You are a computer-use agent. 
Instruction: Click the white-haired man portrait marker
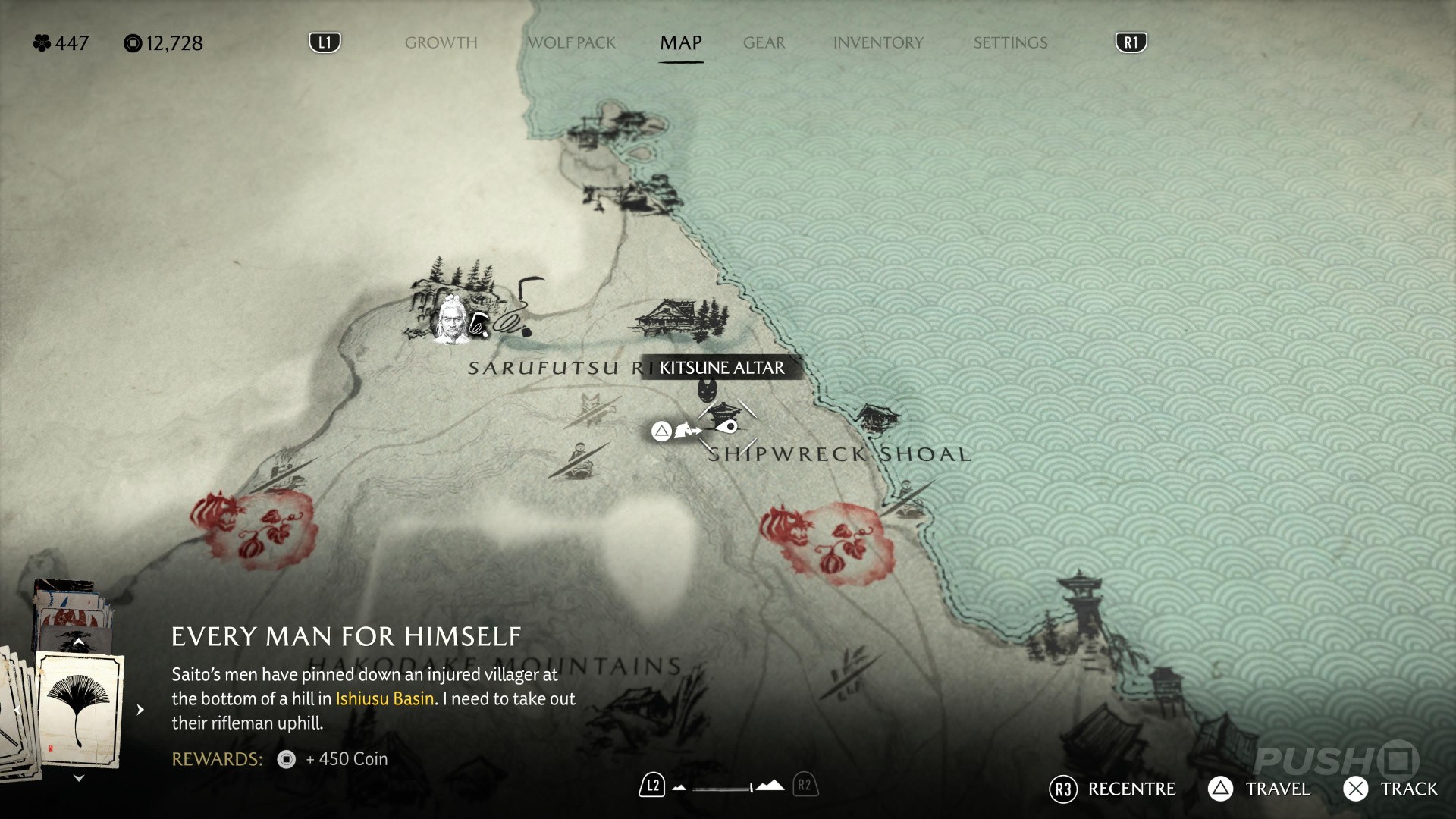pos(452,321)
